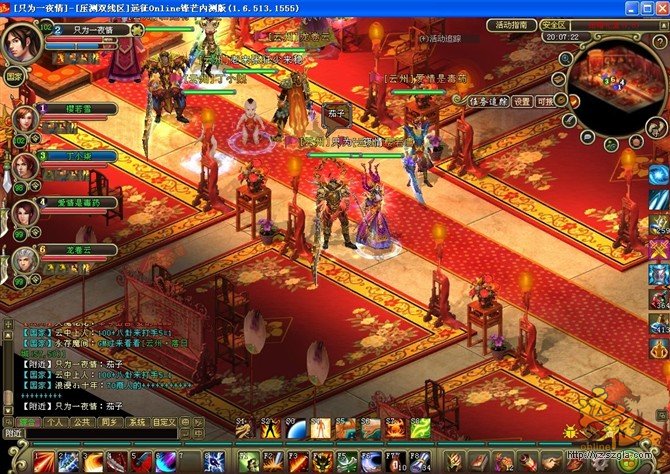Select party member 龙卷云's portrait

click(25, 262)
